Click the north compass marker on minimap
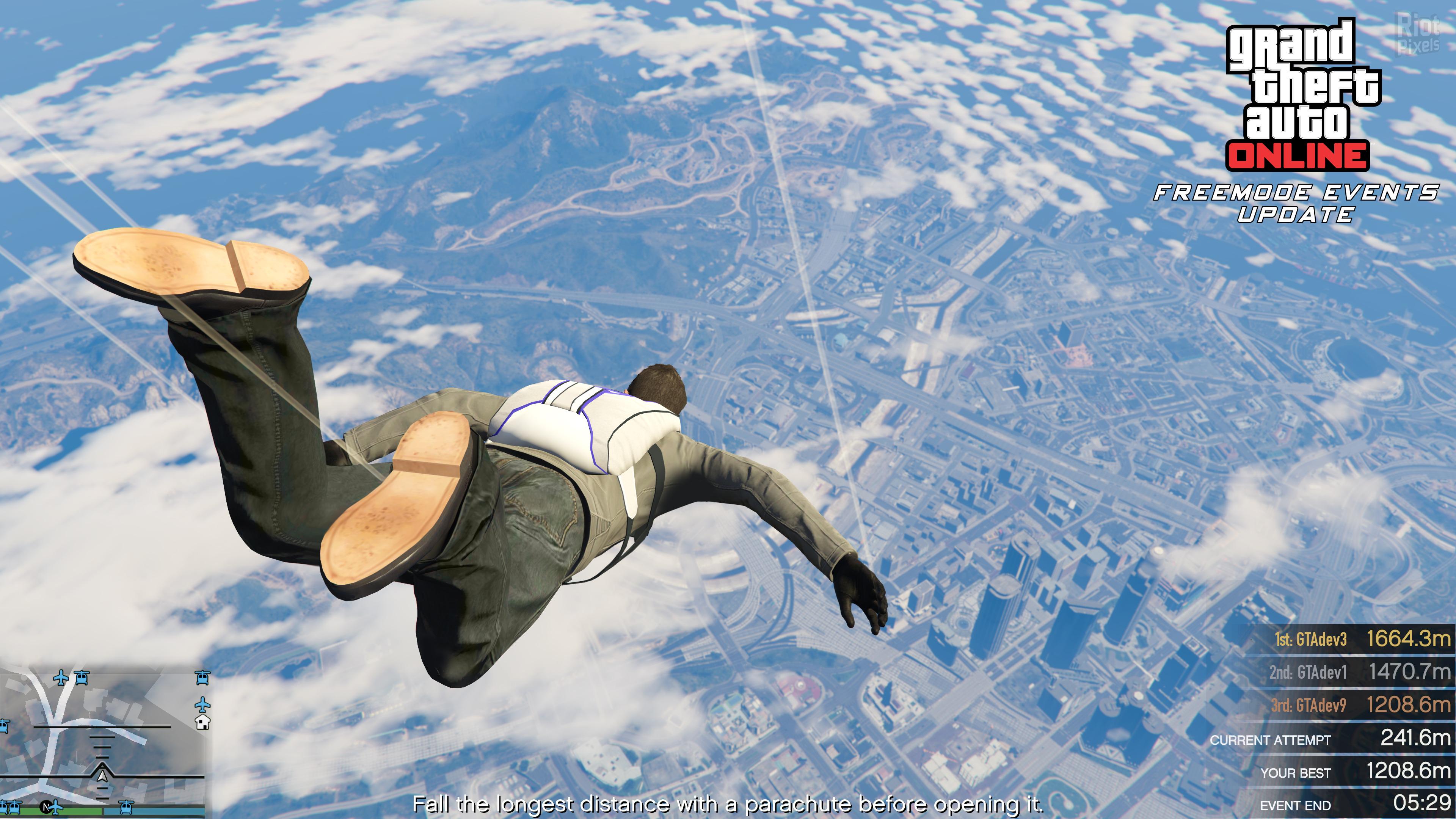The height and width of the screenshot is (819, 1456). 47,806
